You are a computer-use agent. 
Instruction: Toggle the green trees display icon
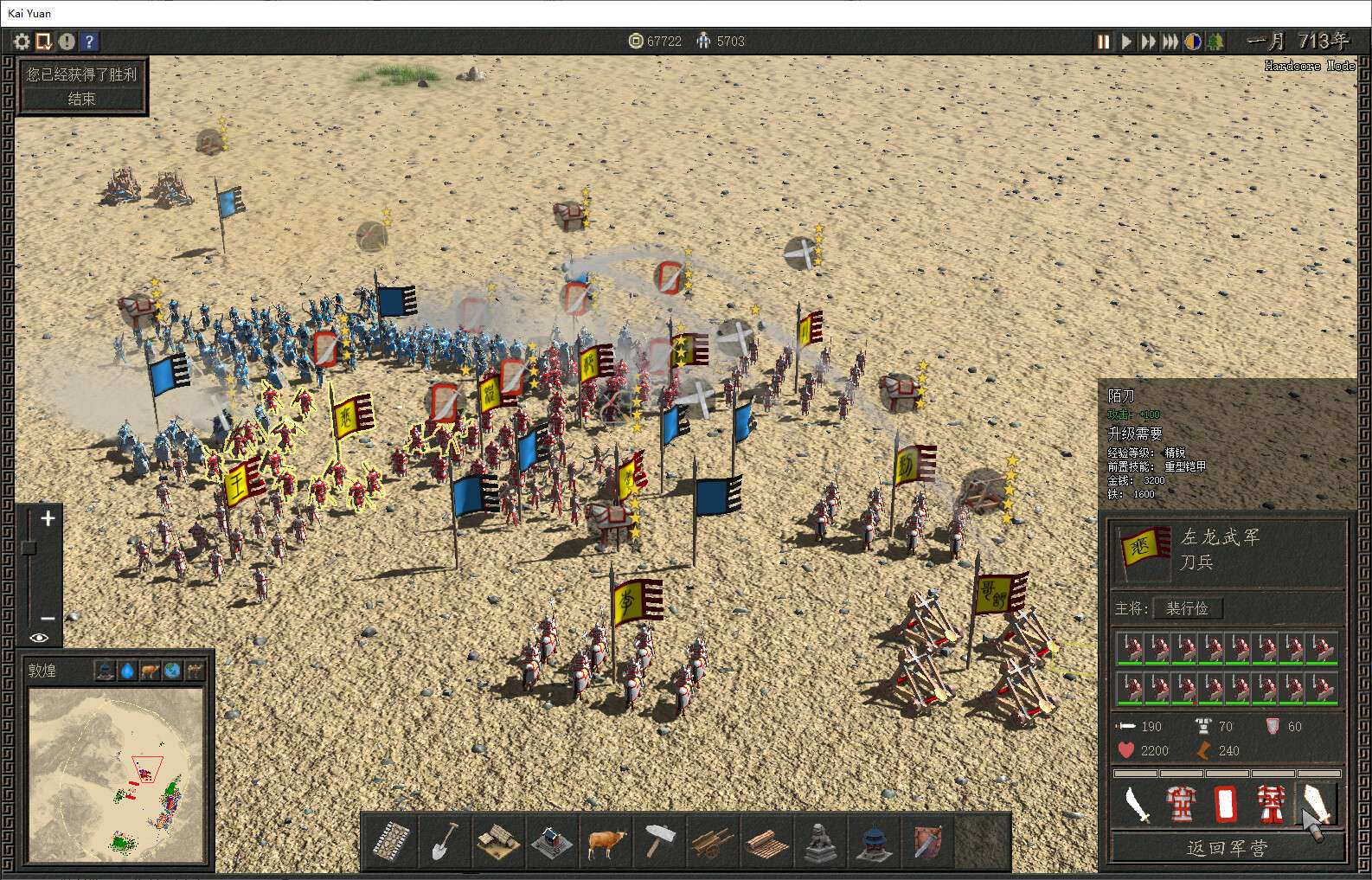click(1215, 42)
